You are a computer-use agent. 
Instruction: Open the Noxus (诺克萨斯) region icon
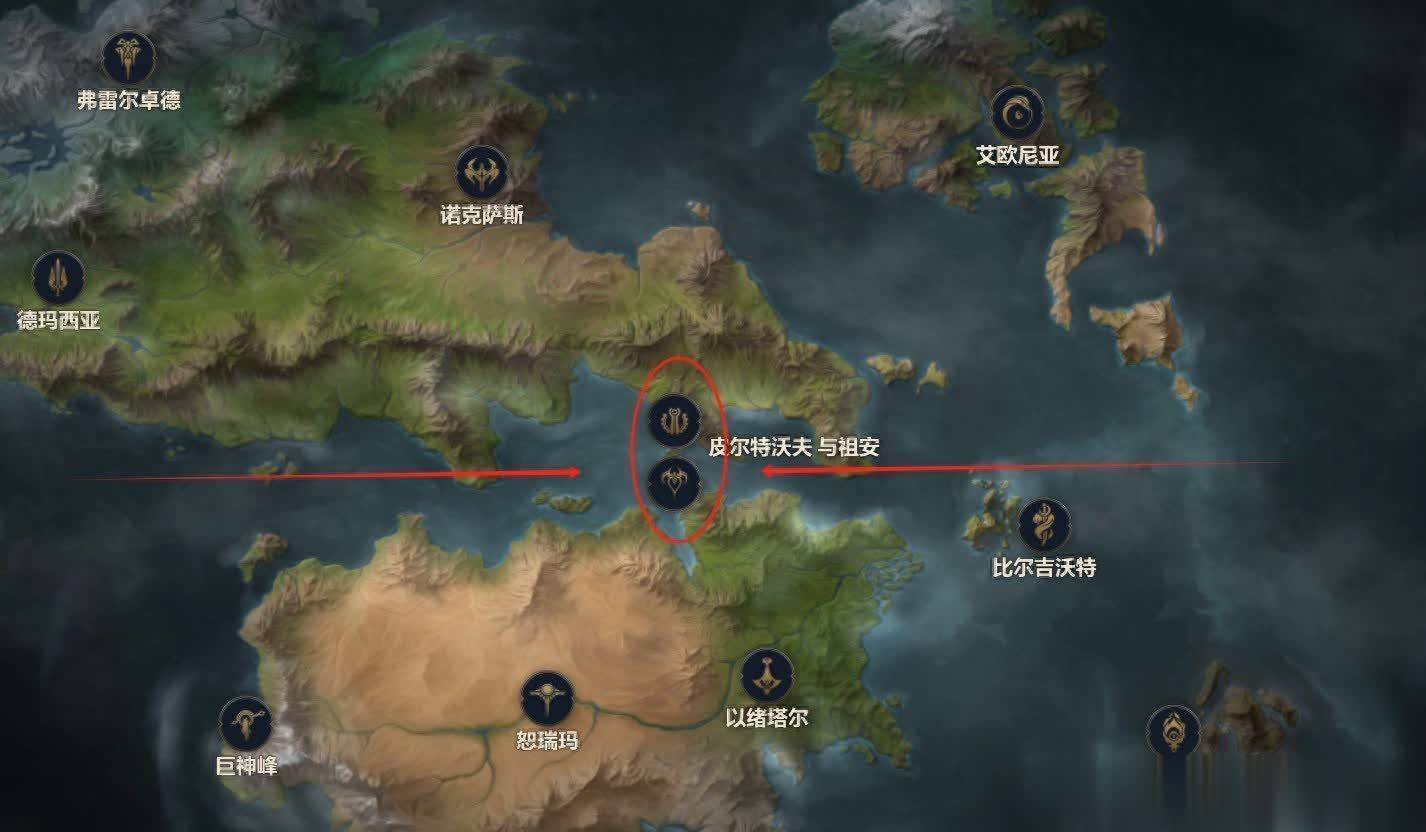tap(482, 174)
